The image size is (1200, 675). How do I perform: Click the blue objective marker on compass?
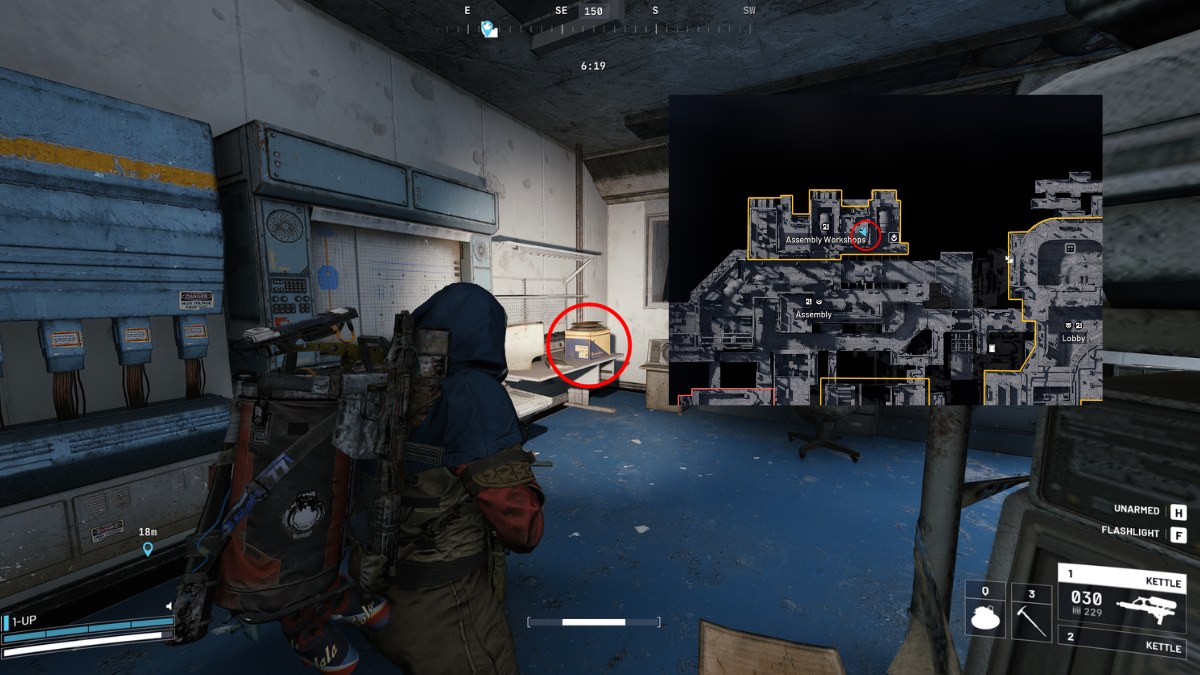488,29
